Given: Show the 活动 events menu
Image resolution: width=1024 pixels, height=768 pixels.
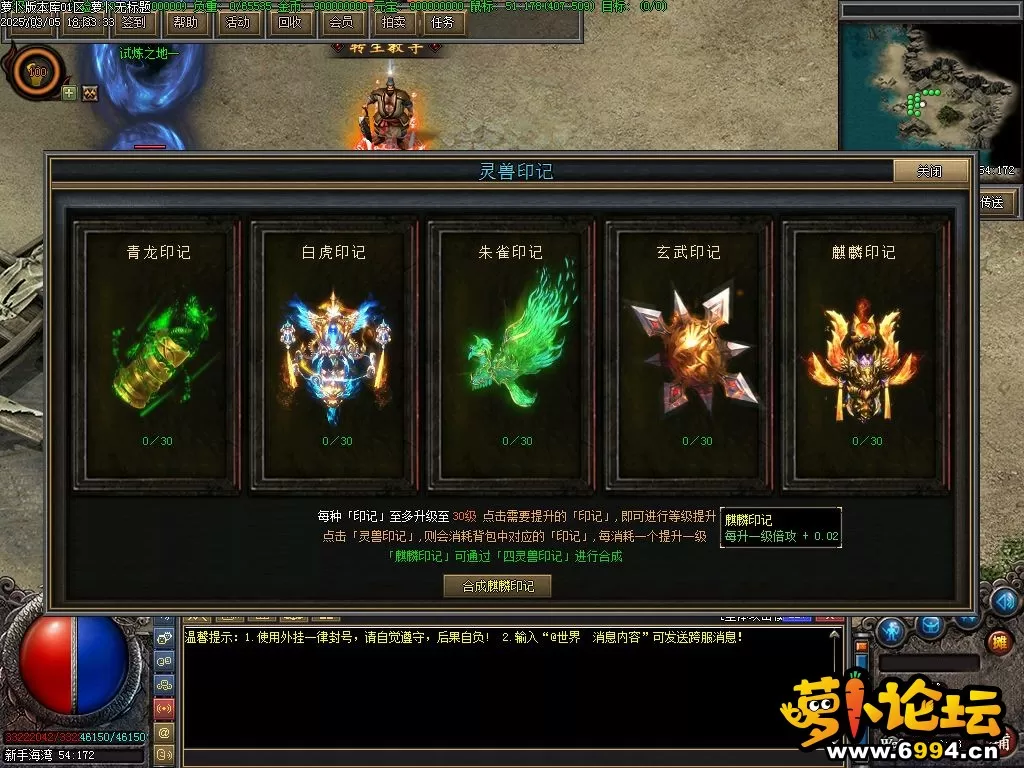Looking at the screenshot, I should pyautogui.click(x=237, y=22).
